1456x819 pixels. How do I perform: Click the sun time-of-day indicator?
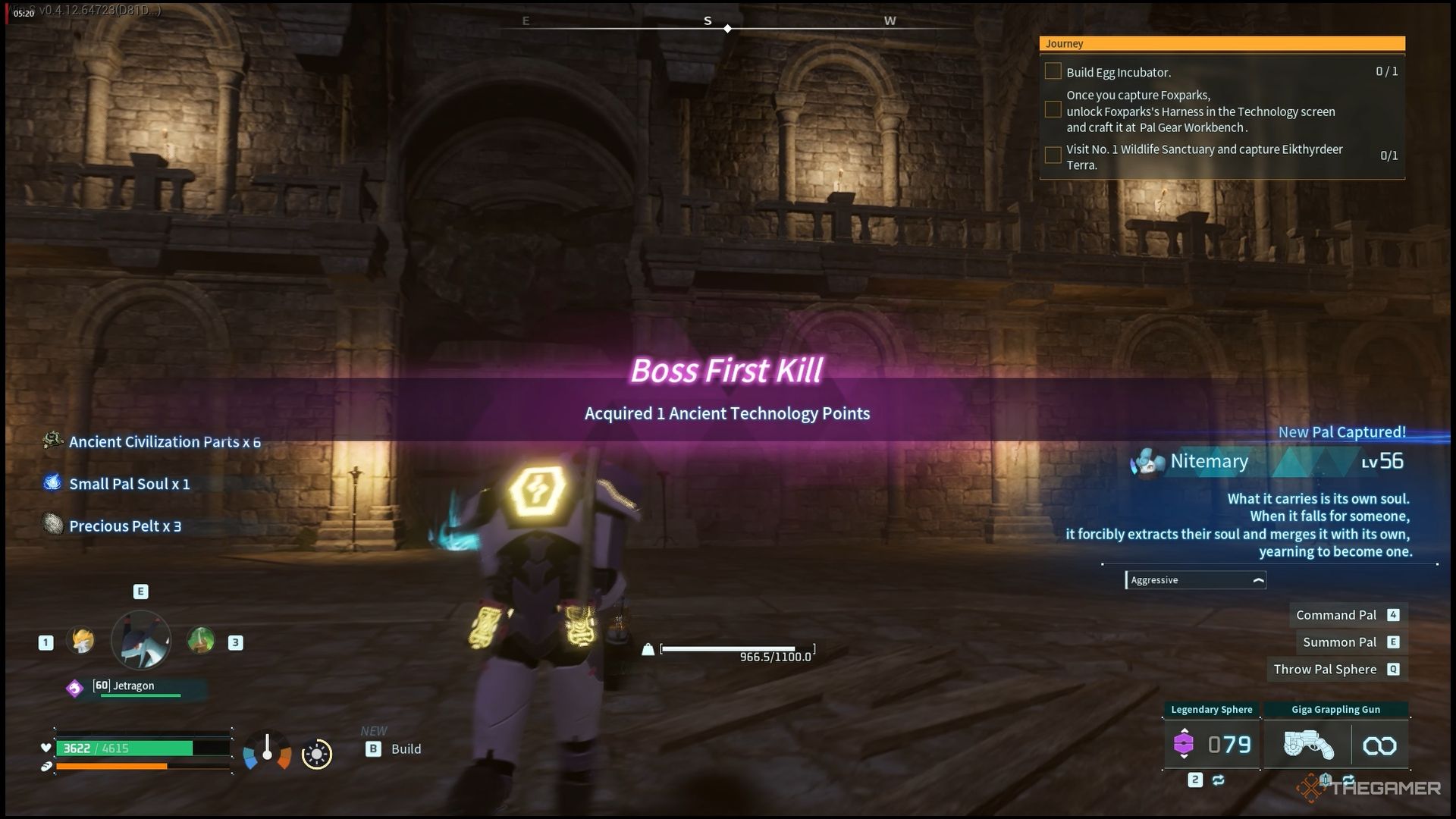coord(316,754)
